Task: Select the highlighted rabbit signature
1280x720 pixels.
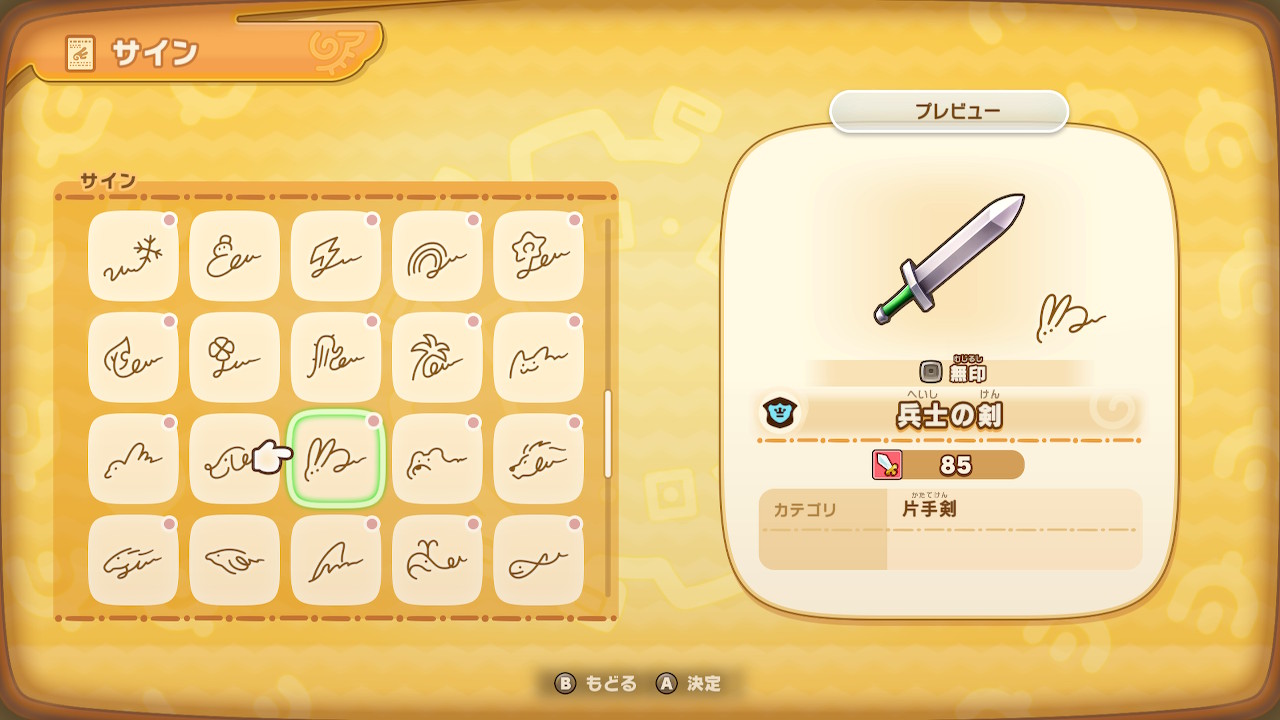Action: (336, 459)
